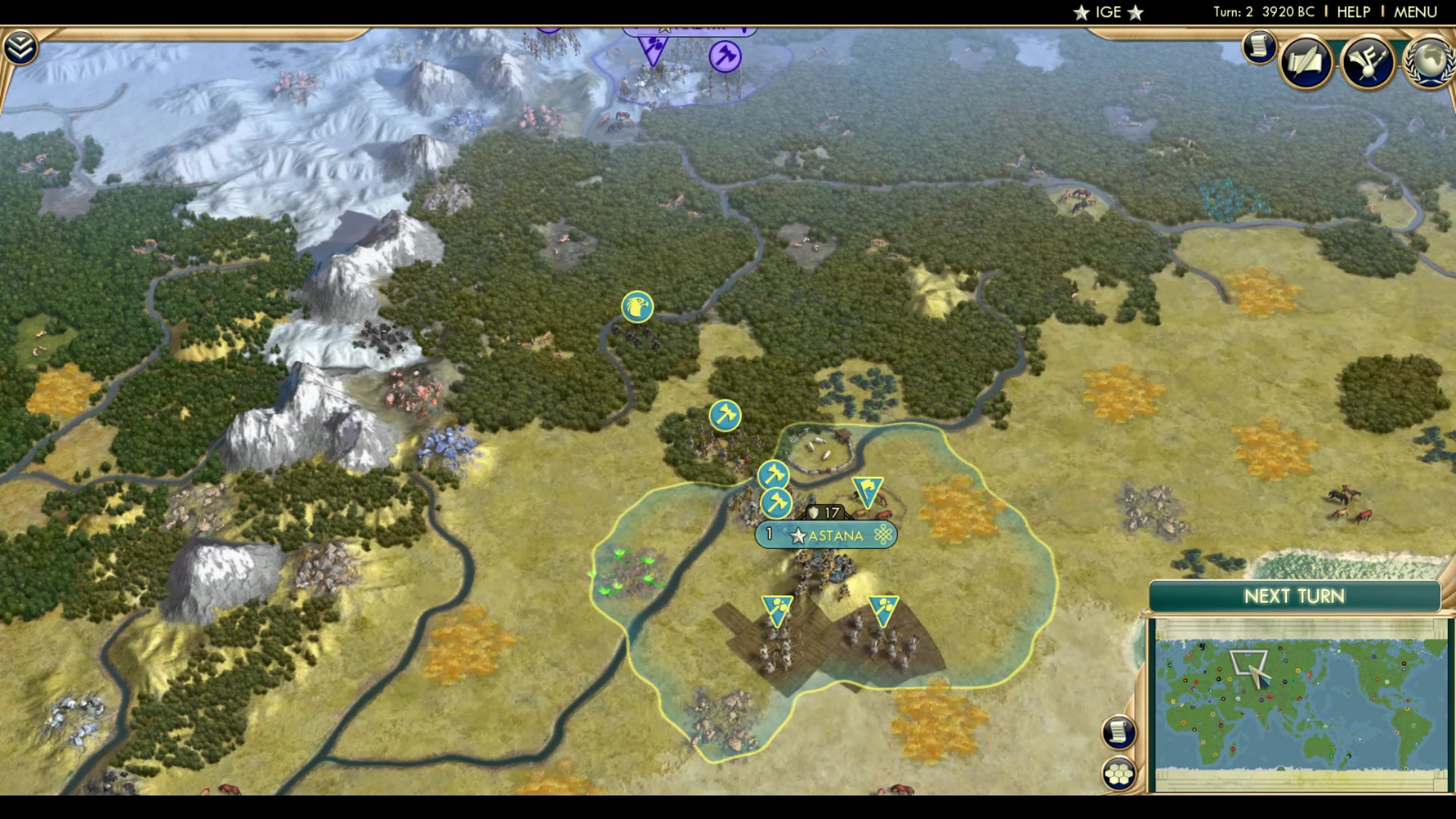The height and width of the screenshot is (819, 1456).
Task: Open the IGE editor from the top bar
Action: [1107, 12]
